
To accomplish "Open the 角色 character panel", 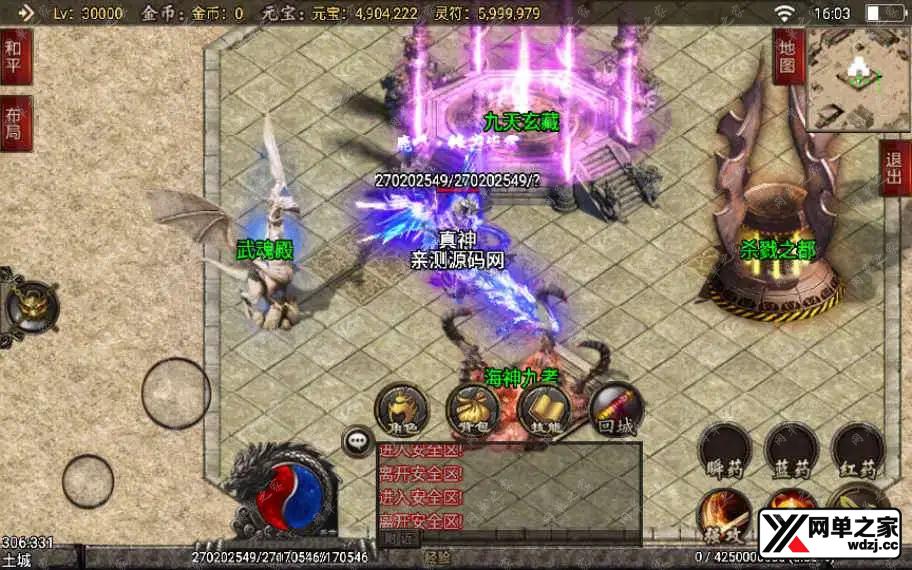I will tap(401, 410).
